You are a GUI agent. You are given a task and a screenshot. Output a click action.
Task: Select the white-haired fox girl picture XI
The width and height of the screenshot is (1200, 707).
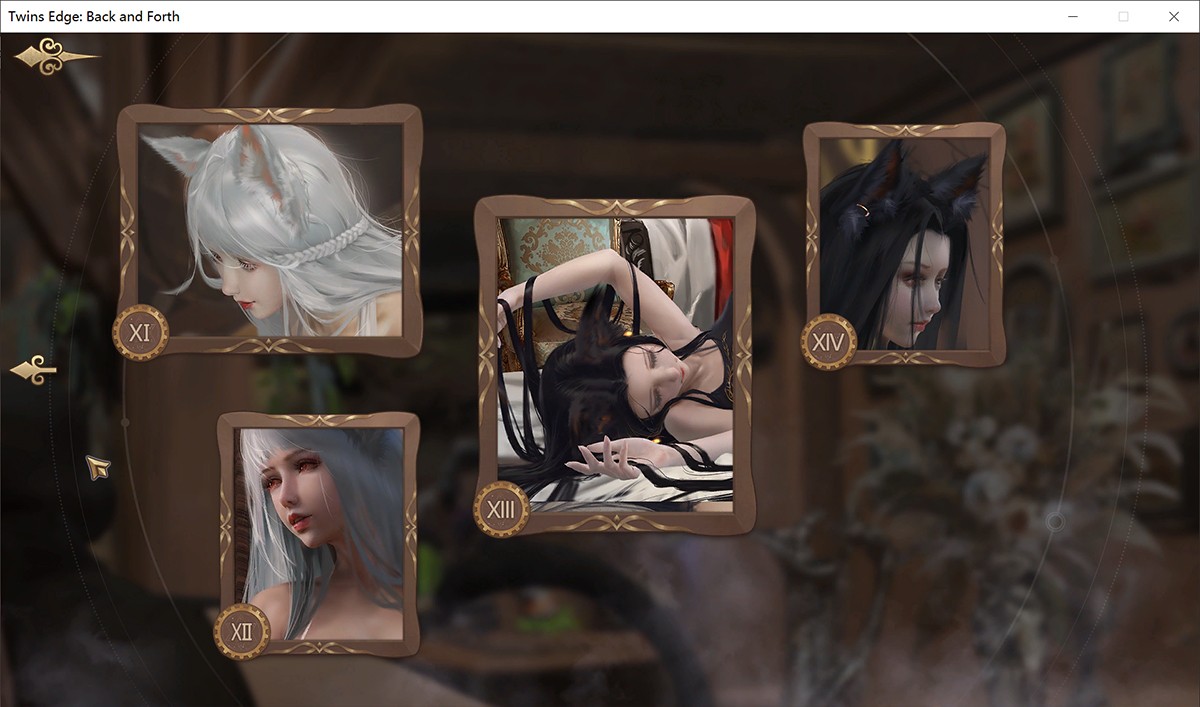point(270,229)
